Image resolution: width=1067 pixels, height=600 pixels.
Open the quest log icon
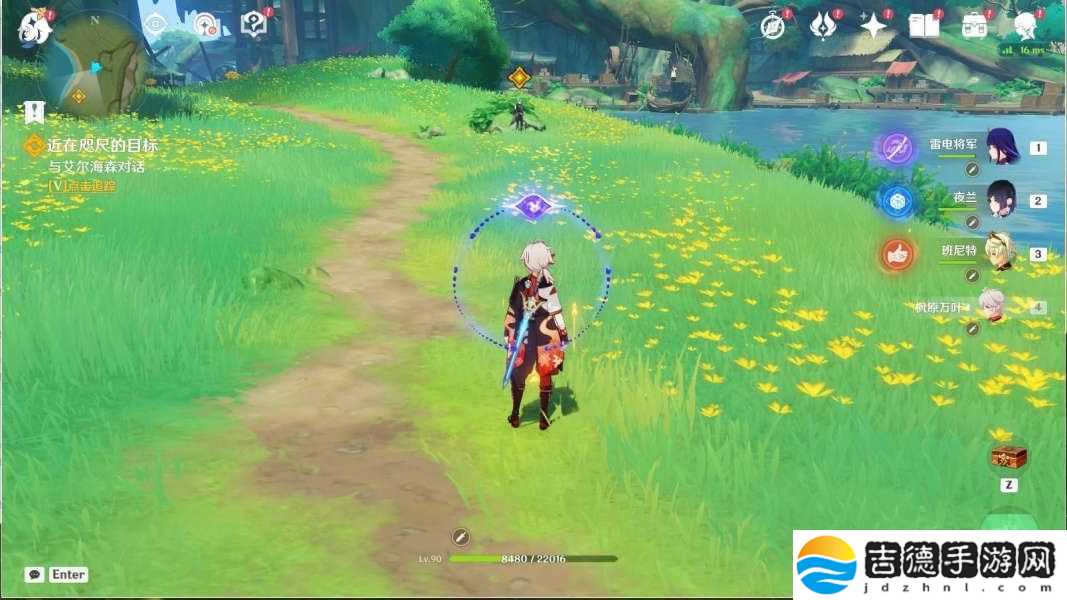(x=254, y=24)
